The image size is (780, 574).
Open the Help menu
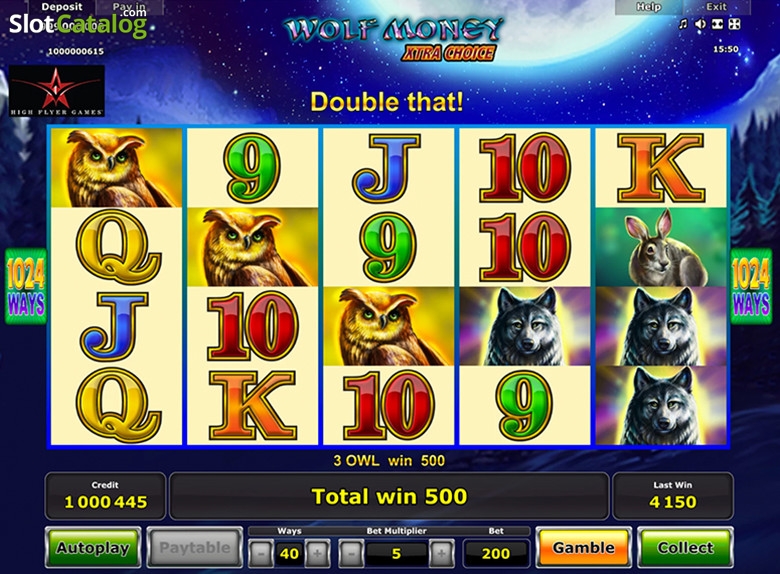648,7
